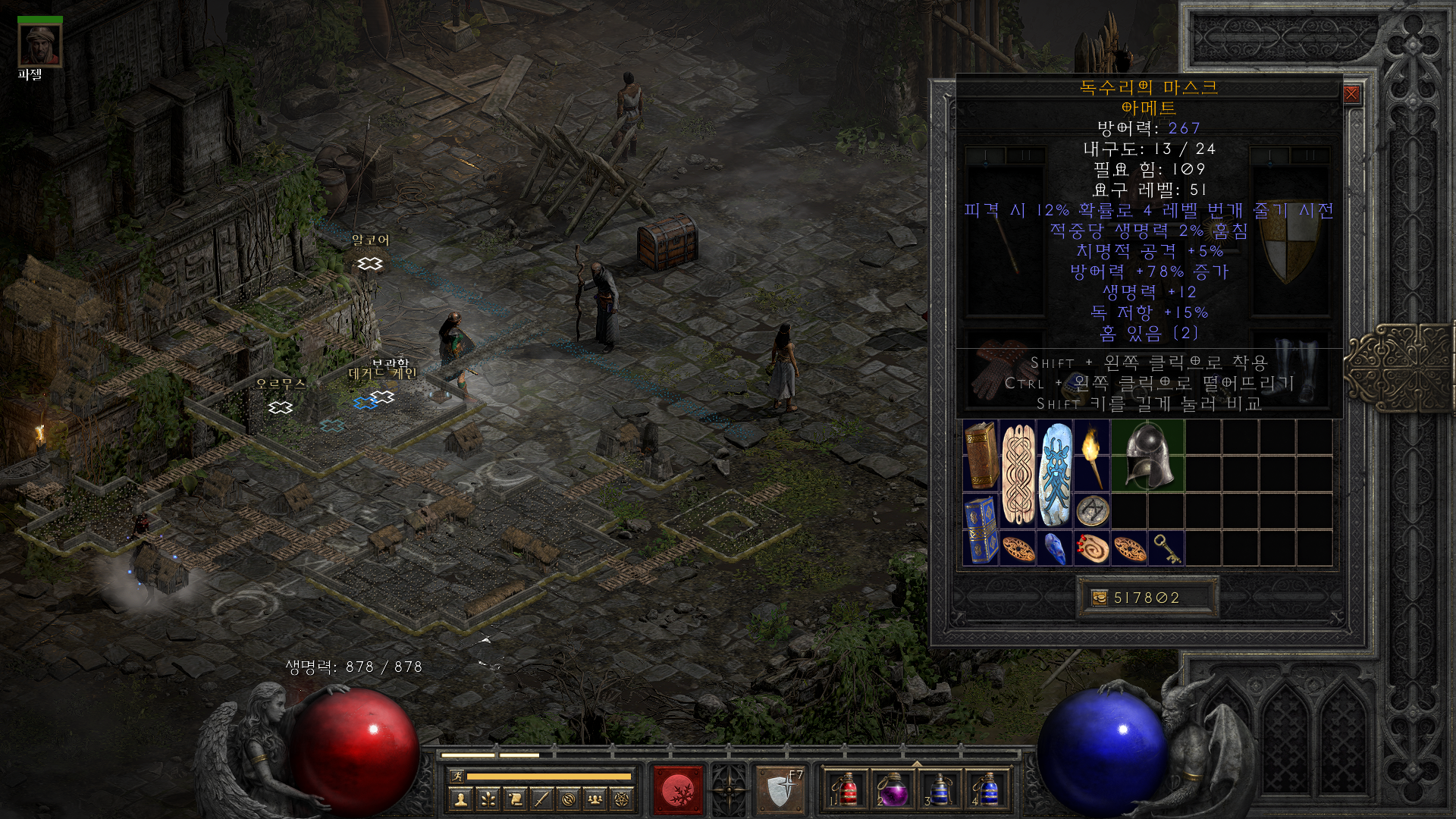1456x819 pixels.
Task: Select the blue-faced grand charm
Action: click(1055, 473)
